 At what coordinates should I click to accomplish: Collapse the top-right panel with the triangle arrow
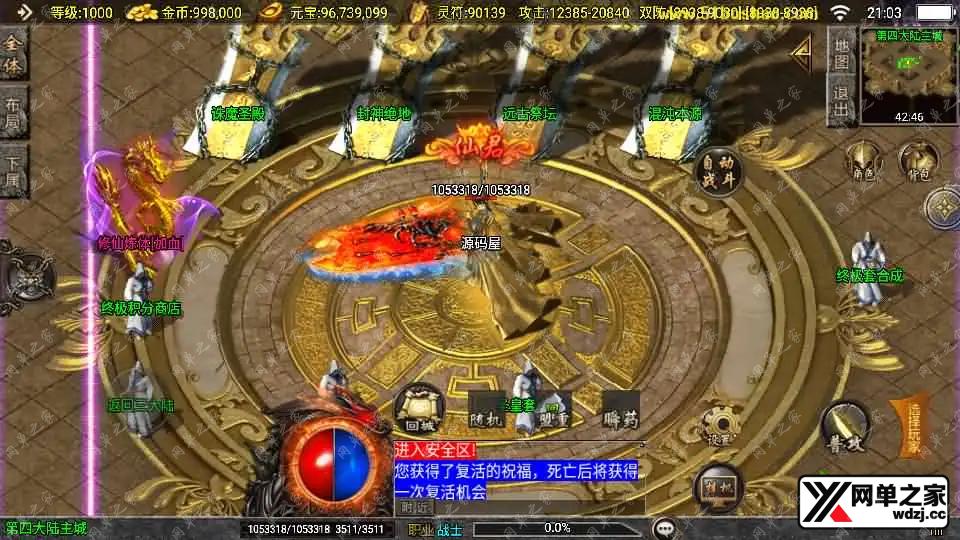coord(801,49)
